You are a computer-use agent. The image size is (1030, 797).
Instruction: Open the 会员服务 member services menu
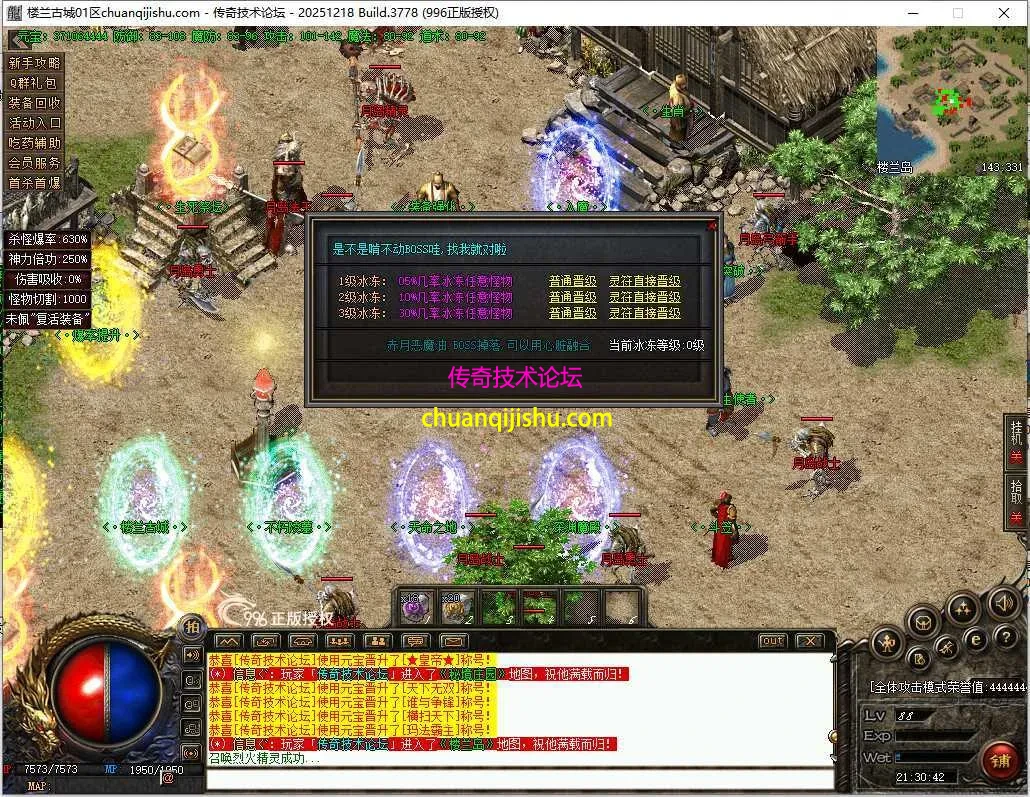point(34,163)
